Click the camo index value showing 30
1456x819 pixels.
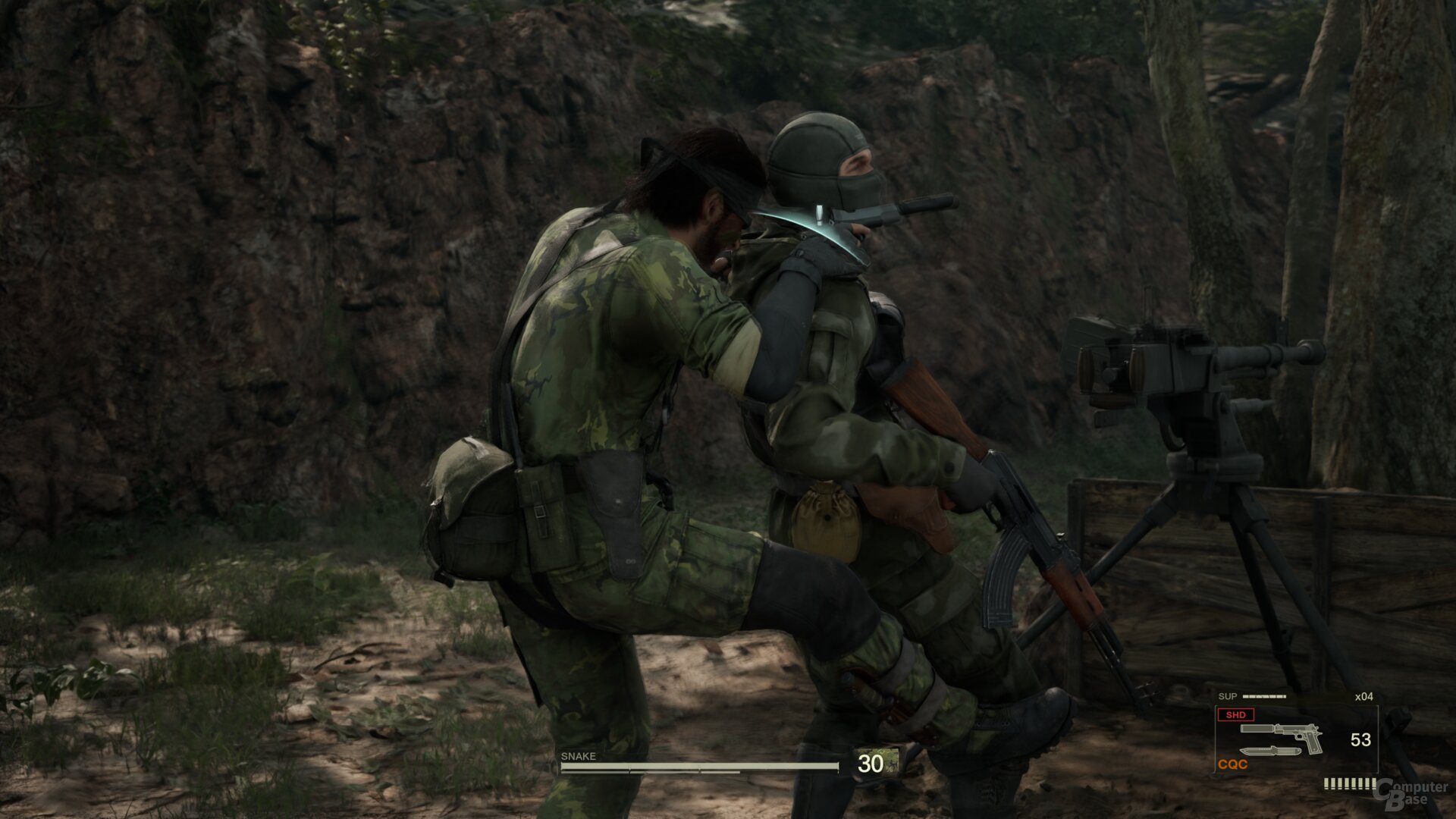[x=871, y=764]
